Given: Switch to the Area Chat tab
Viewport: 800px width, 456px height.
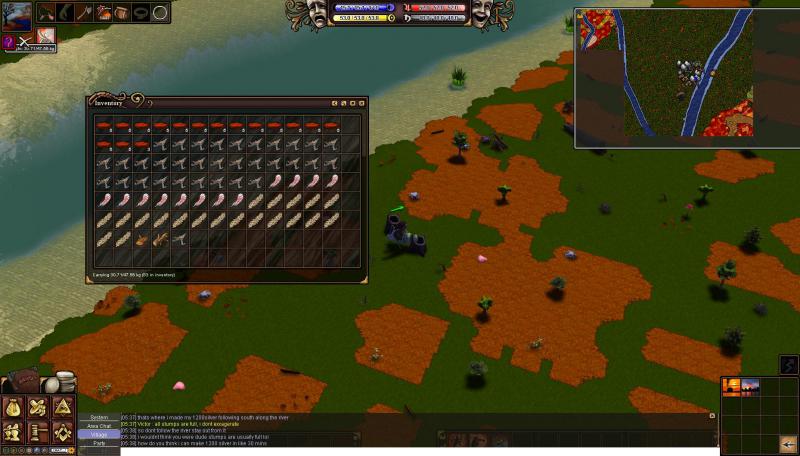Looking at the screenshot, I should click(x=99, y=426).
